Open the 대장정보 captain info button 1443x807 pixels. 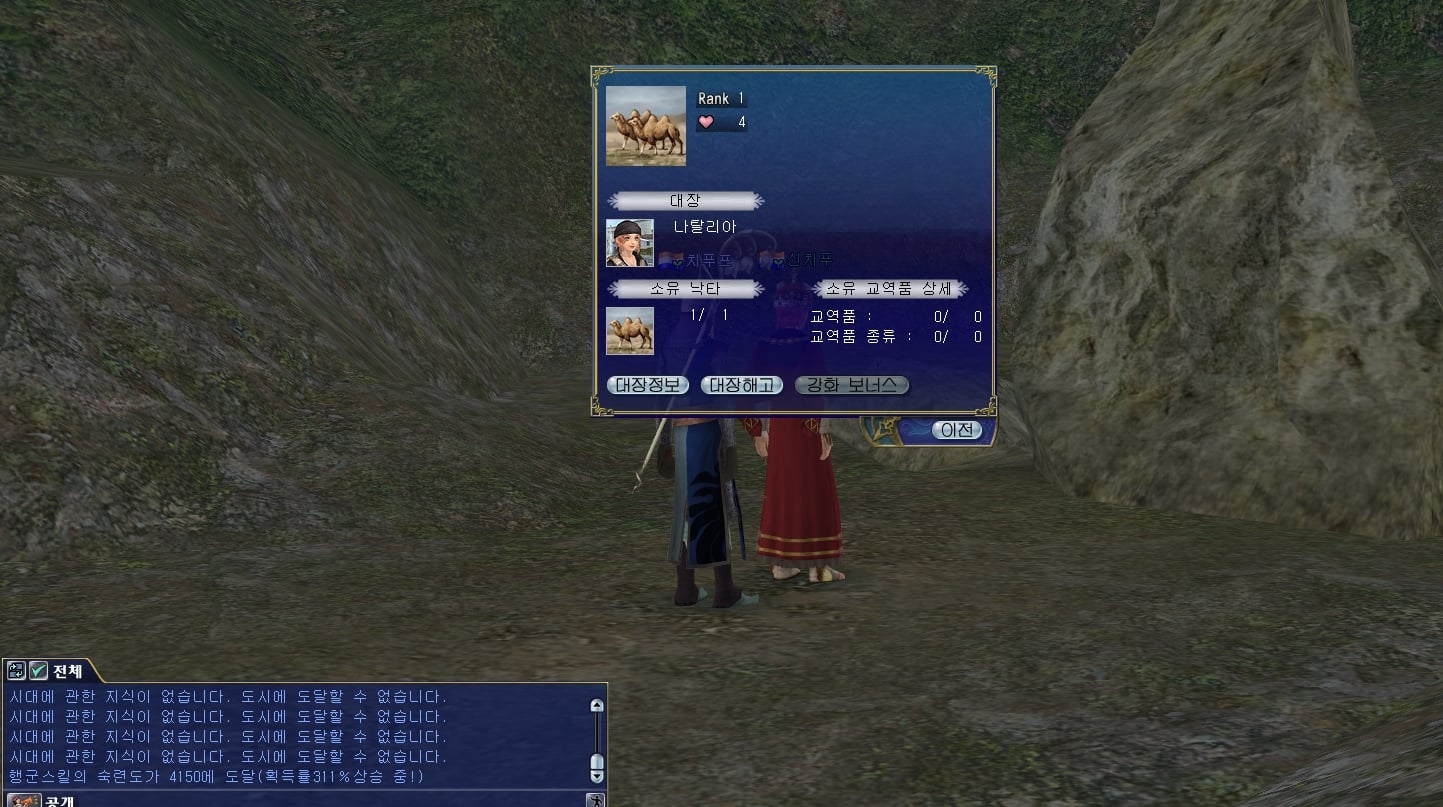647,385
